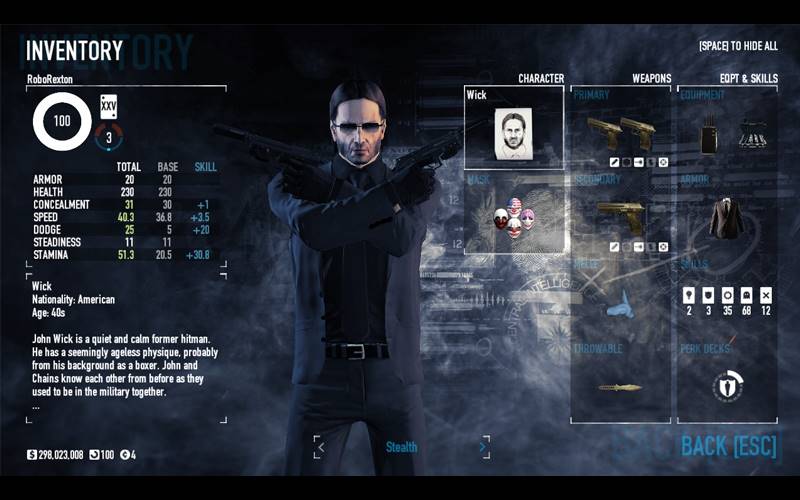Switch to the previous profile with left arrow
This screenshot has height=500, width=800.
click(x=320, y=448)
